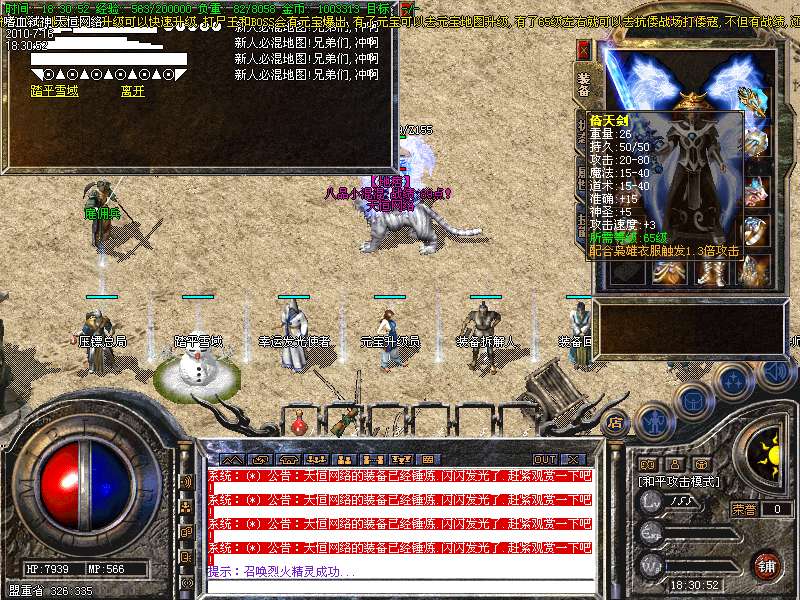Choose 离开 to leave the dialog

pyautogui.click(x=133, y=91)
